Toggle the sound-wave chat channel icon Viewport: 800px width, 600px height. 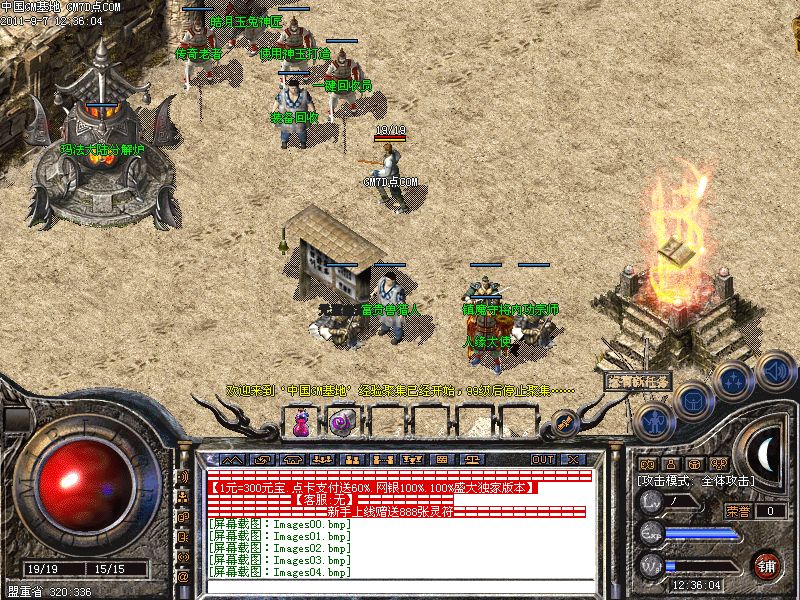tap(183, 478)
